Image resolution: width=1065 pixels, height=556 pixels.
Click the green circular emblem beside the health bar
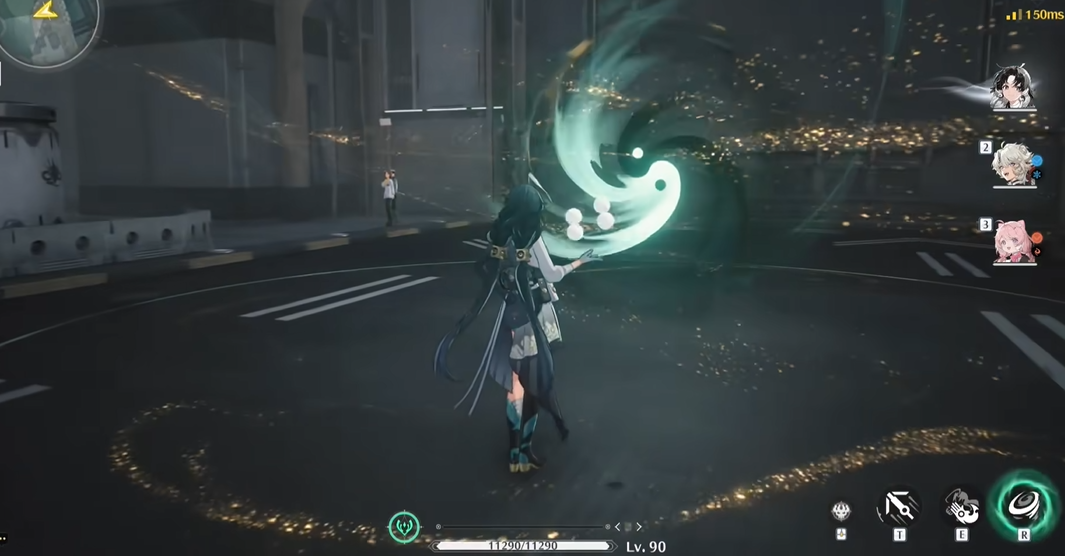pyautogui.click(x=404, y=526)
